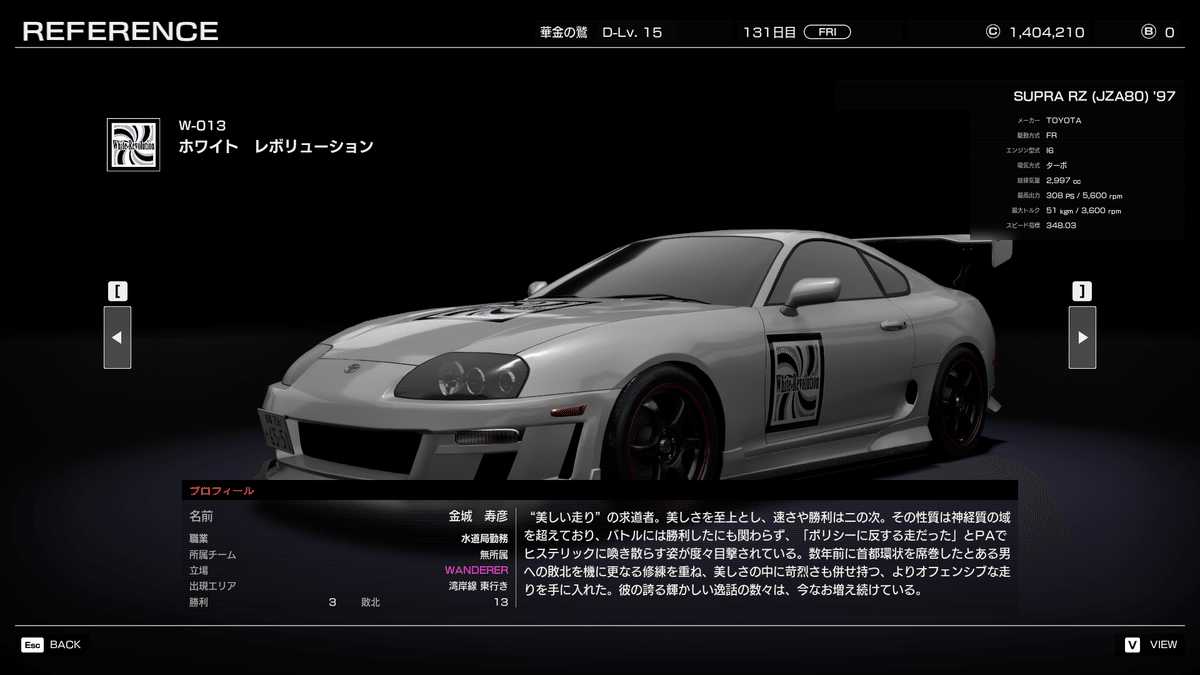
Task: Select the White Revolution team emblem
Action: tap(133, 145)
